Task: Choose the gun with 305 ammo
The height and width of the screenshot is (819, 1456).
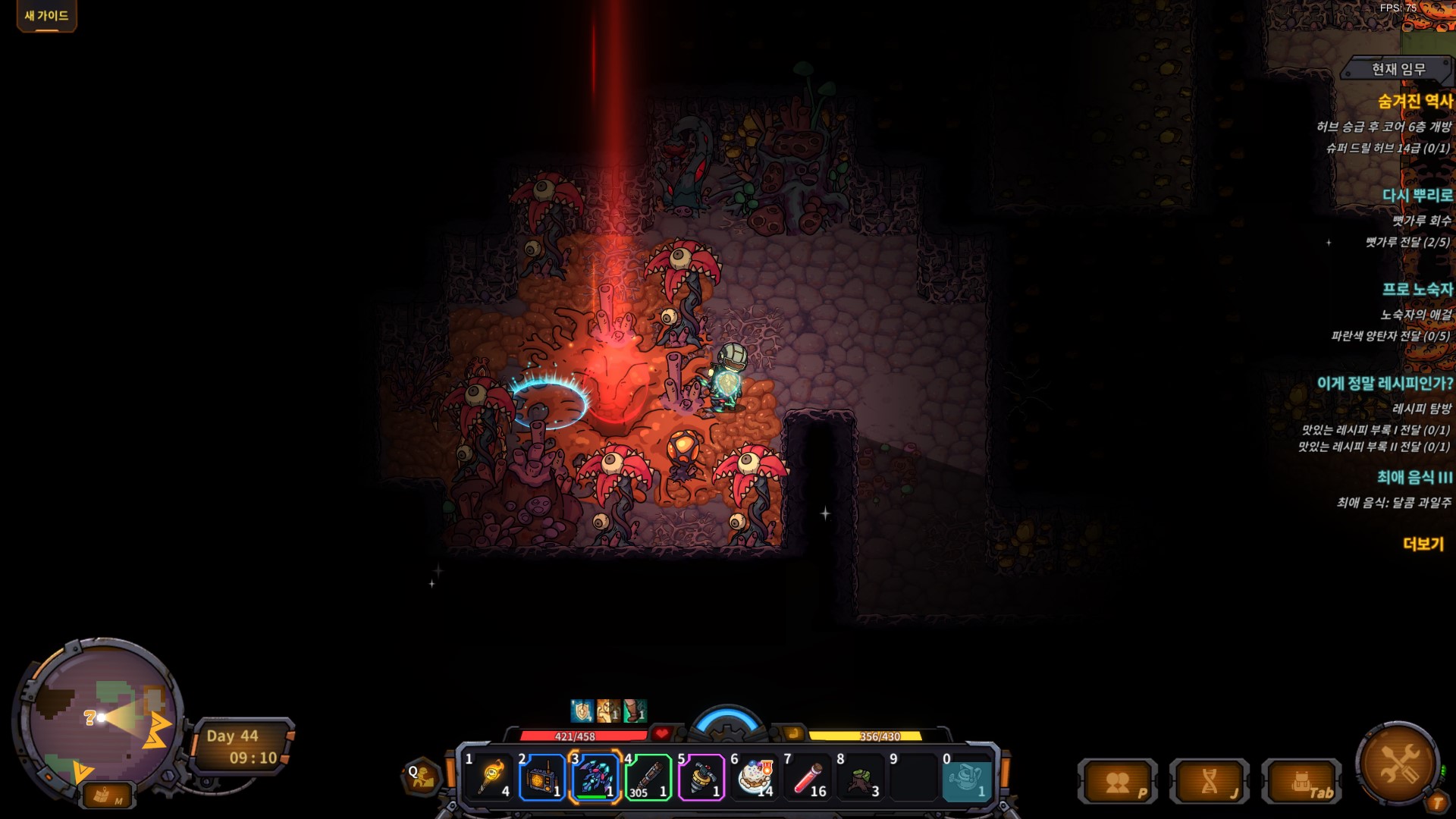Action: [648, 777]
